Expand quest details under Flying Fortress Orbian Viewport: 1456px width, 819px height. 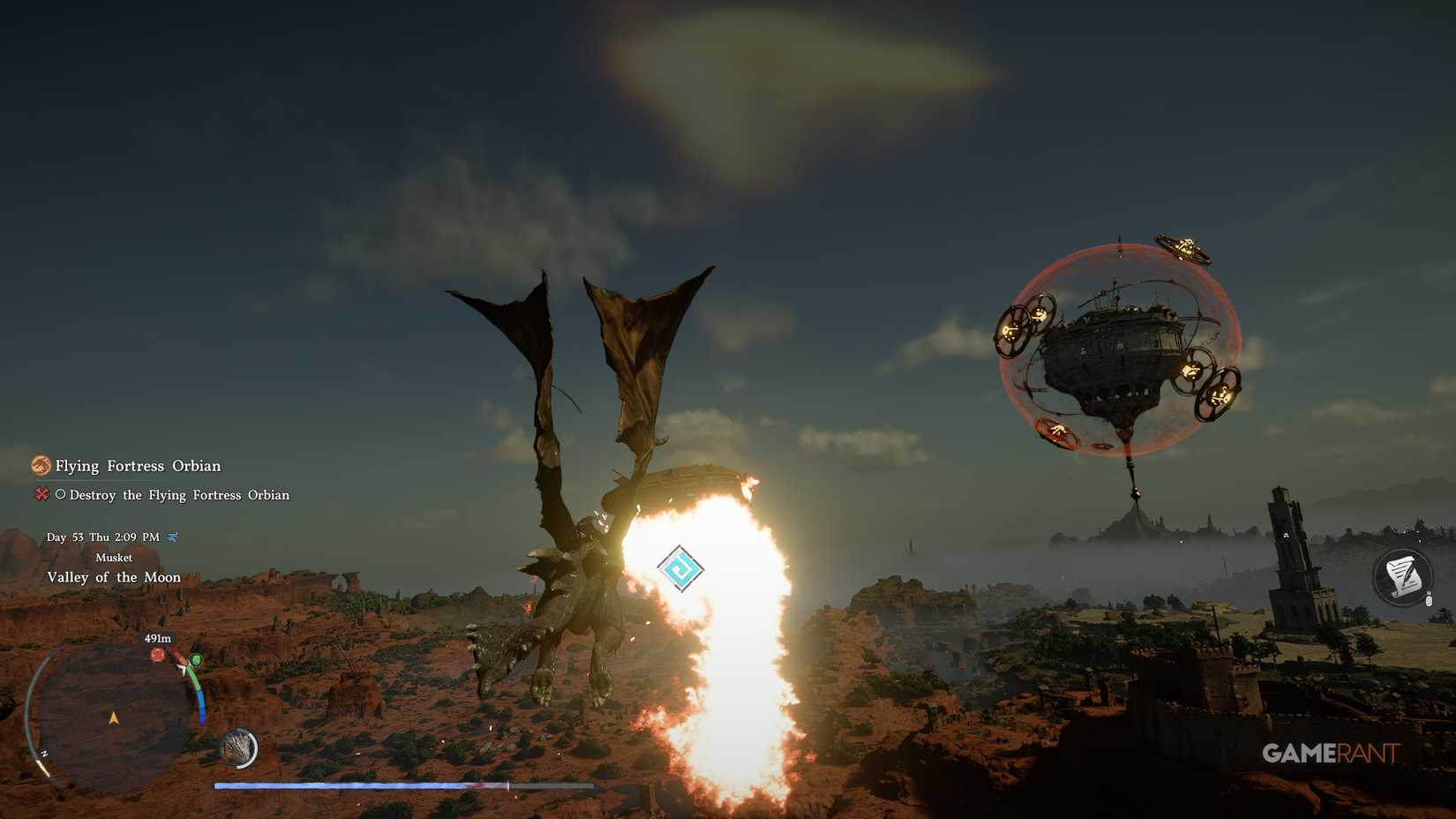tap(137, 465)
